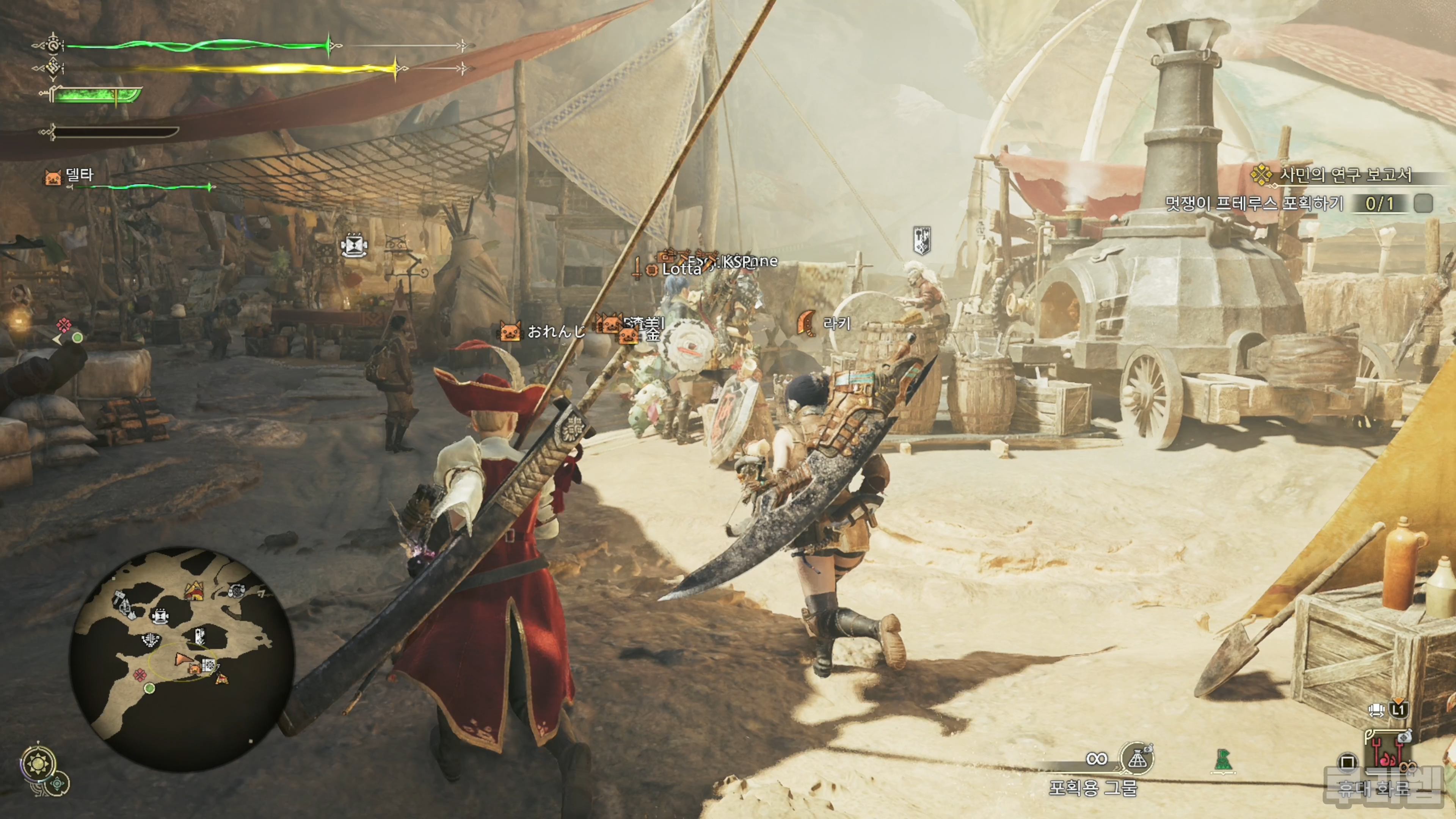
Task: Select the smithy facility marker above the blacksmith
Action: [x=922, y=240]
